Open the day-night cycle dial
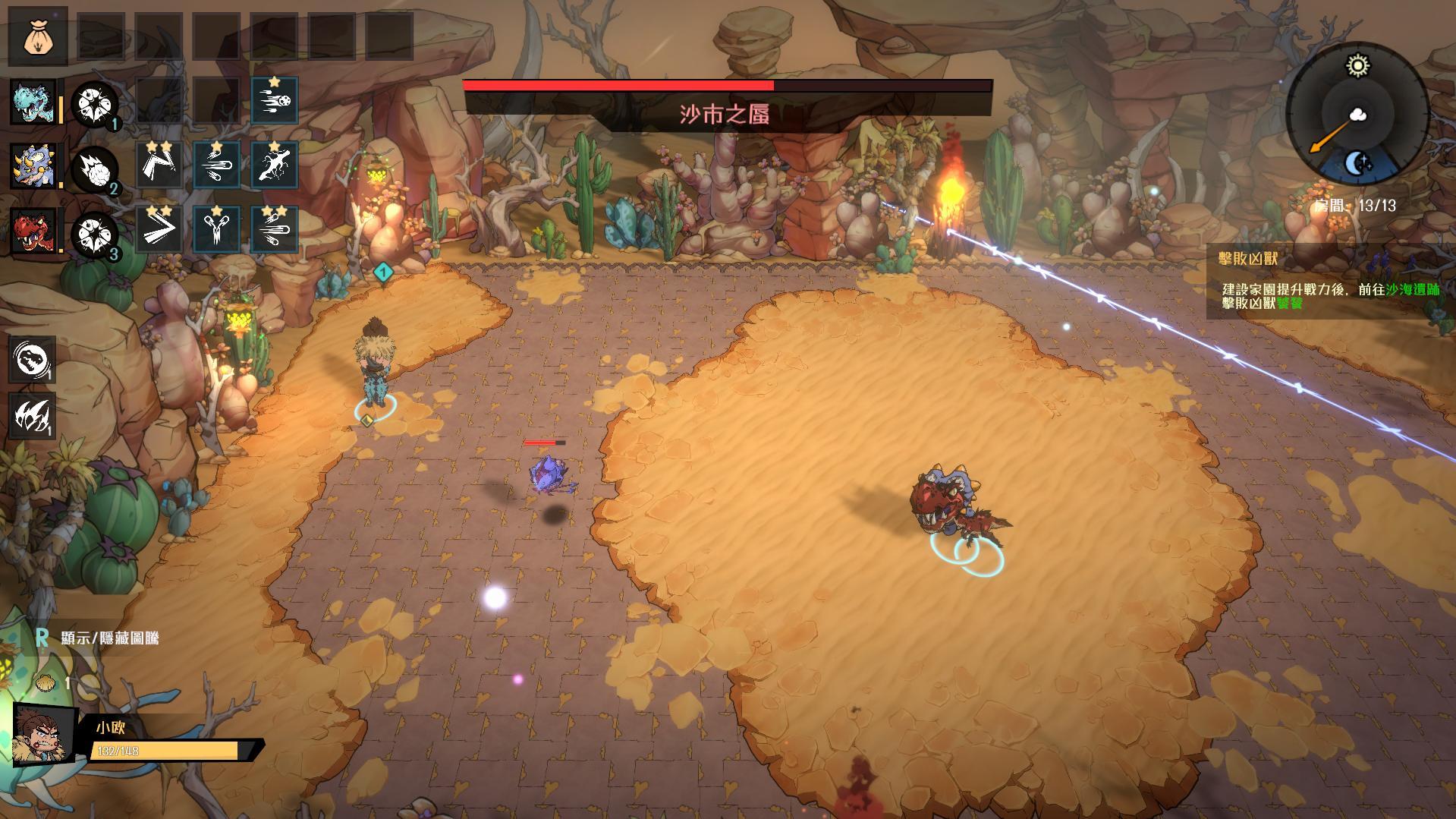 [x=1357, y=115]
